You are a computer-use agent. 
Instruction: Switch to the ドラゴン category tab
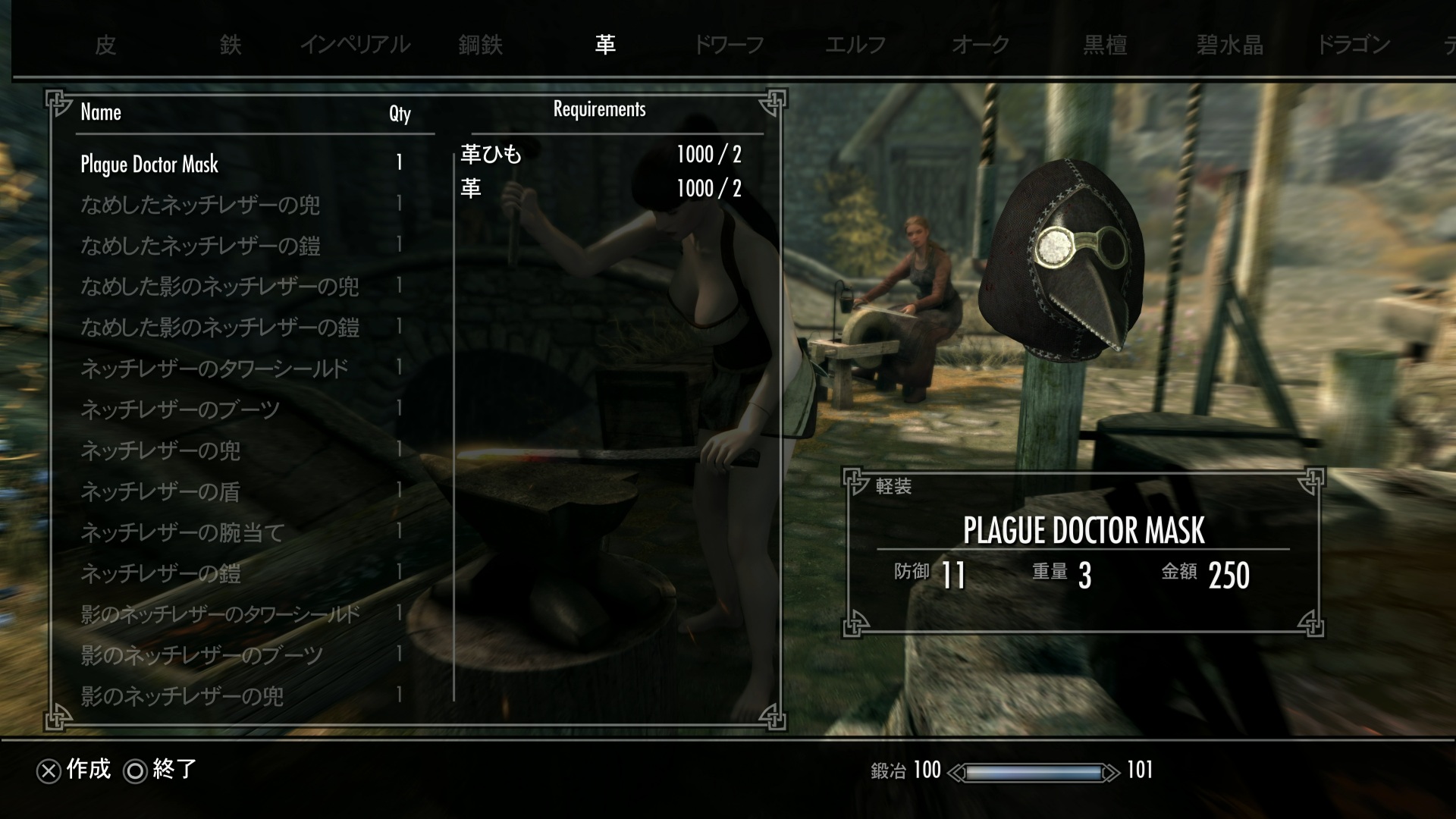1354,45
